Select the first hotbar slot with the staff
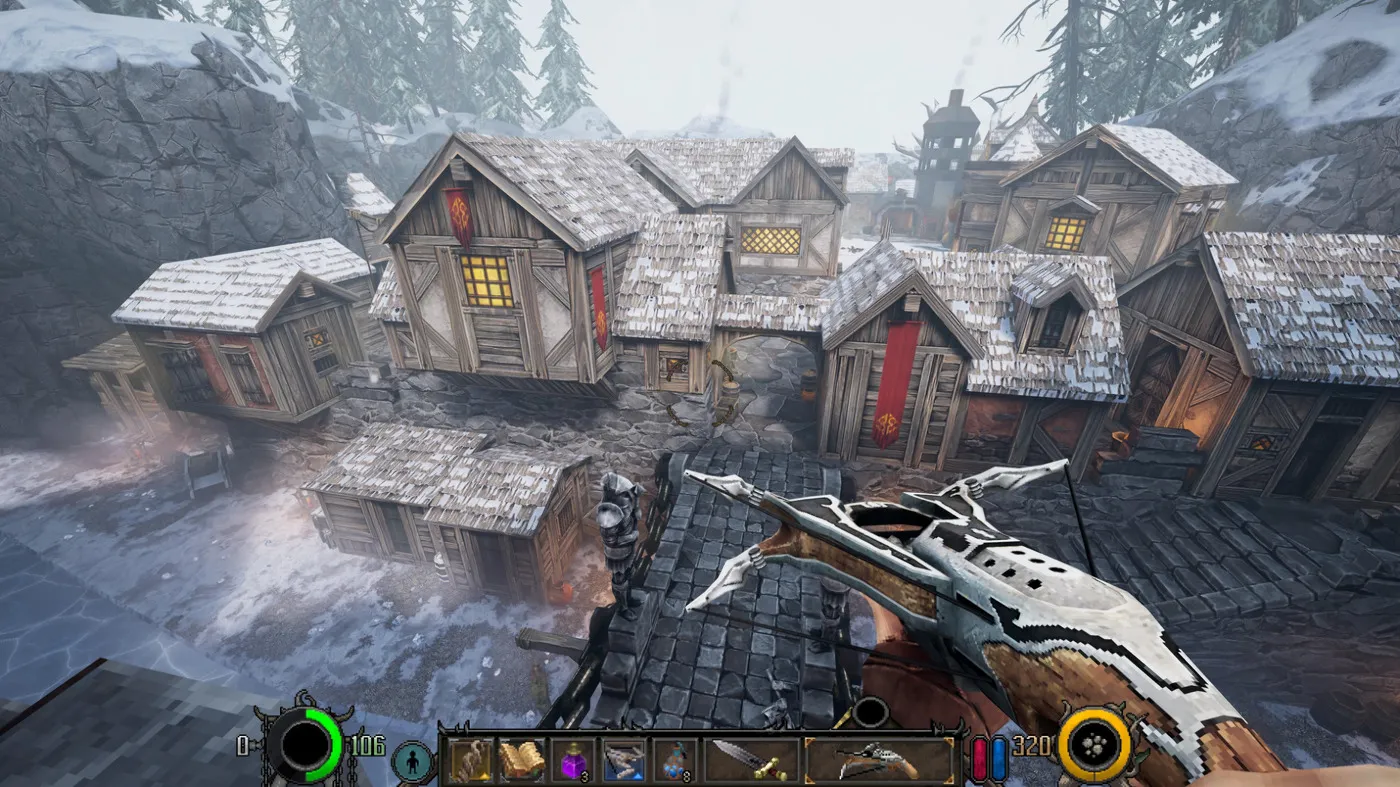This screenshot has height=787, width=1400. (470, 761)
